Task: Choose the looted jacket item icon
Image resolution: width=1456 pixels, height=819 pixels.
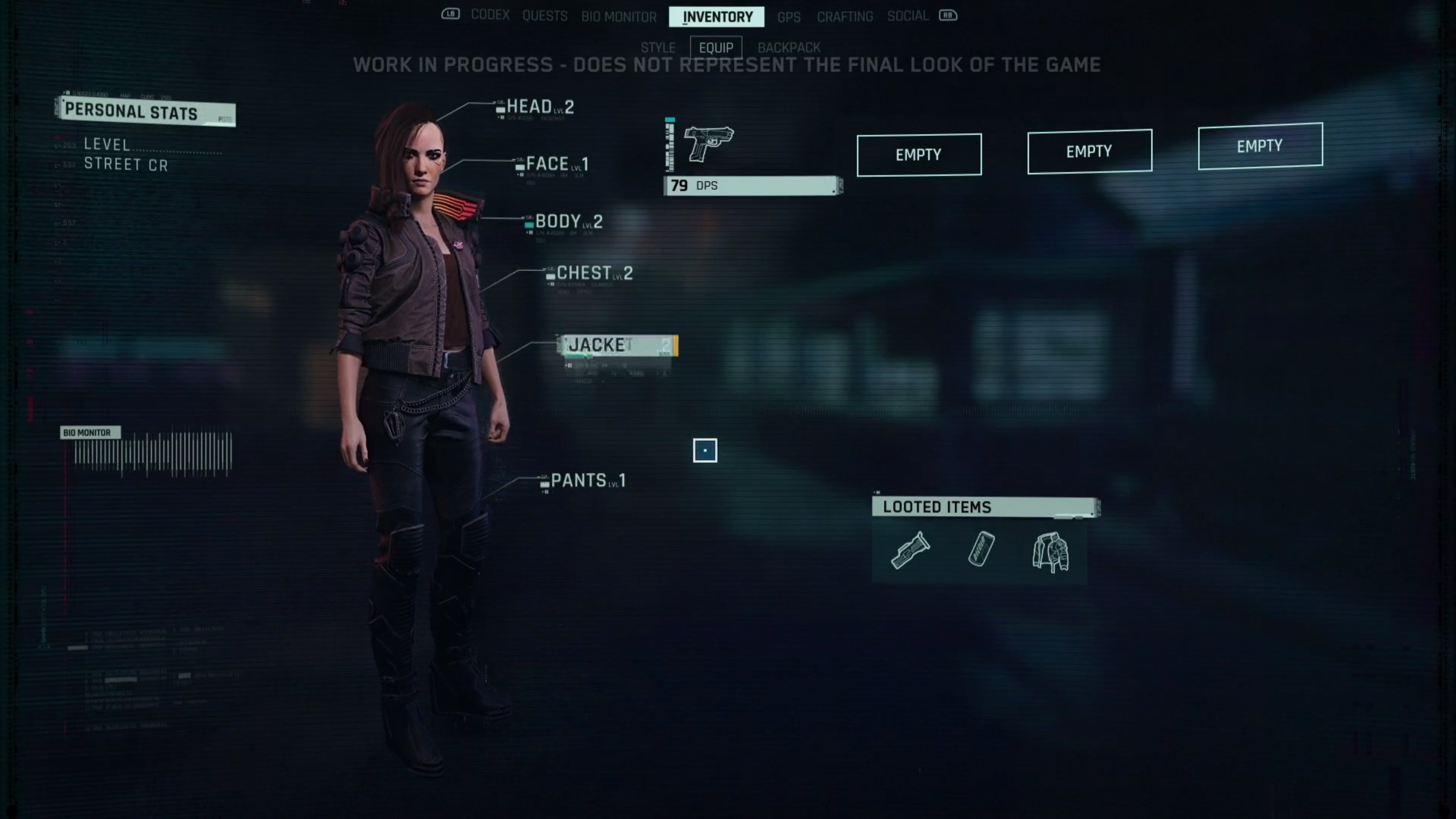Action: [x=1050, y=552]
